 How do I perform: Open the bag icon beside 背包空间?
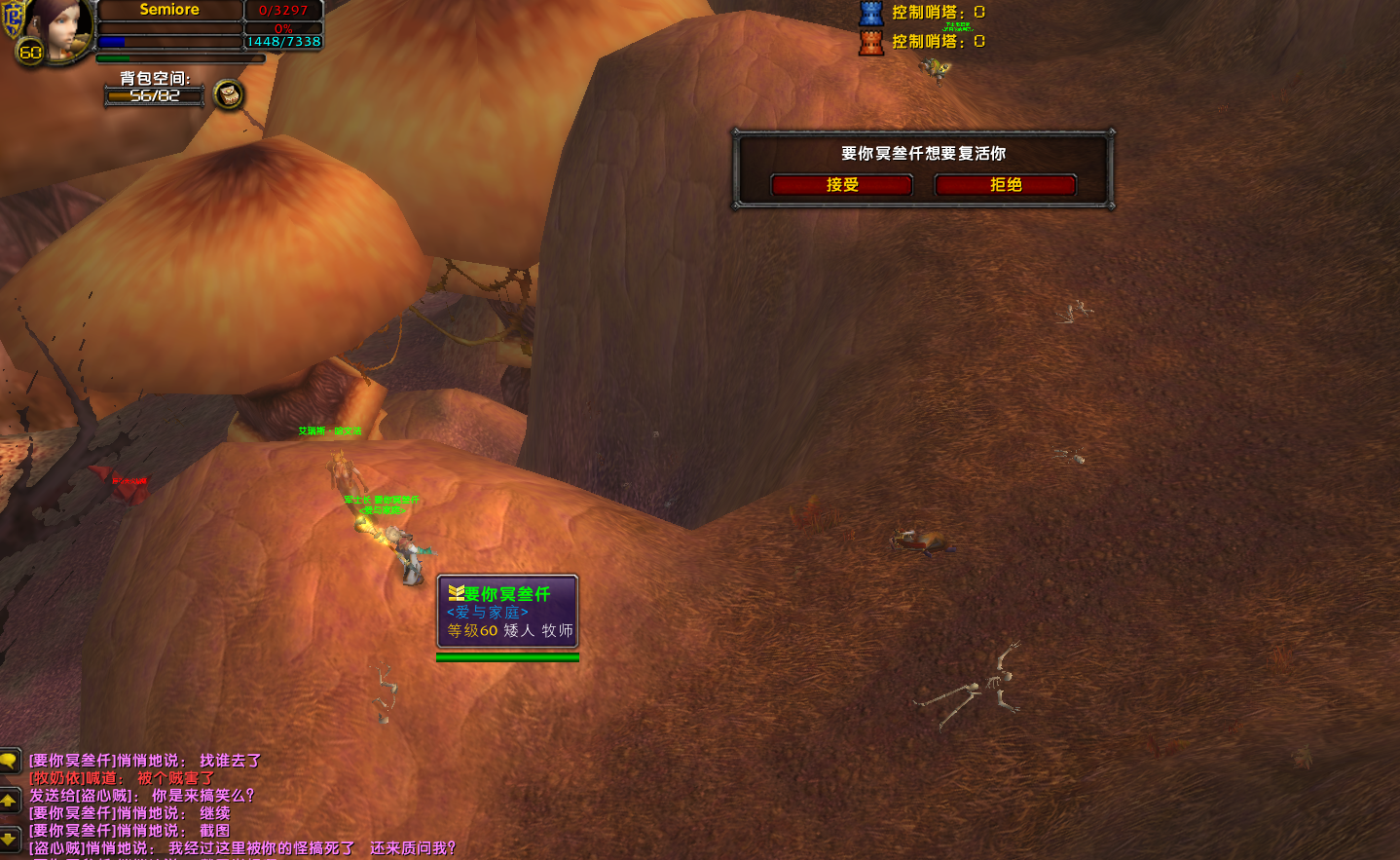coord(229,94)
